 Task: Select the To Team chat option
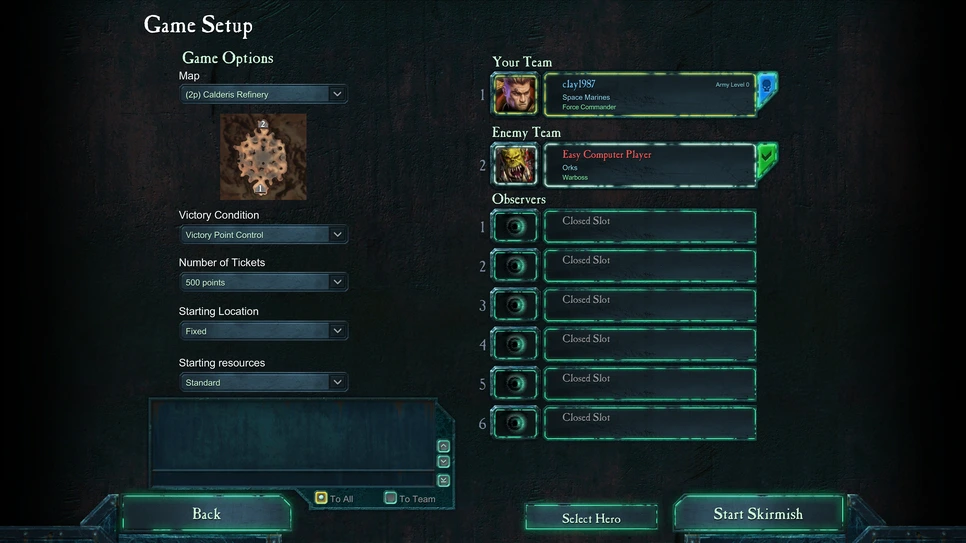390,498
